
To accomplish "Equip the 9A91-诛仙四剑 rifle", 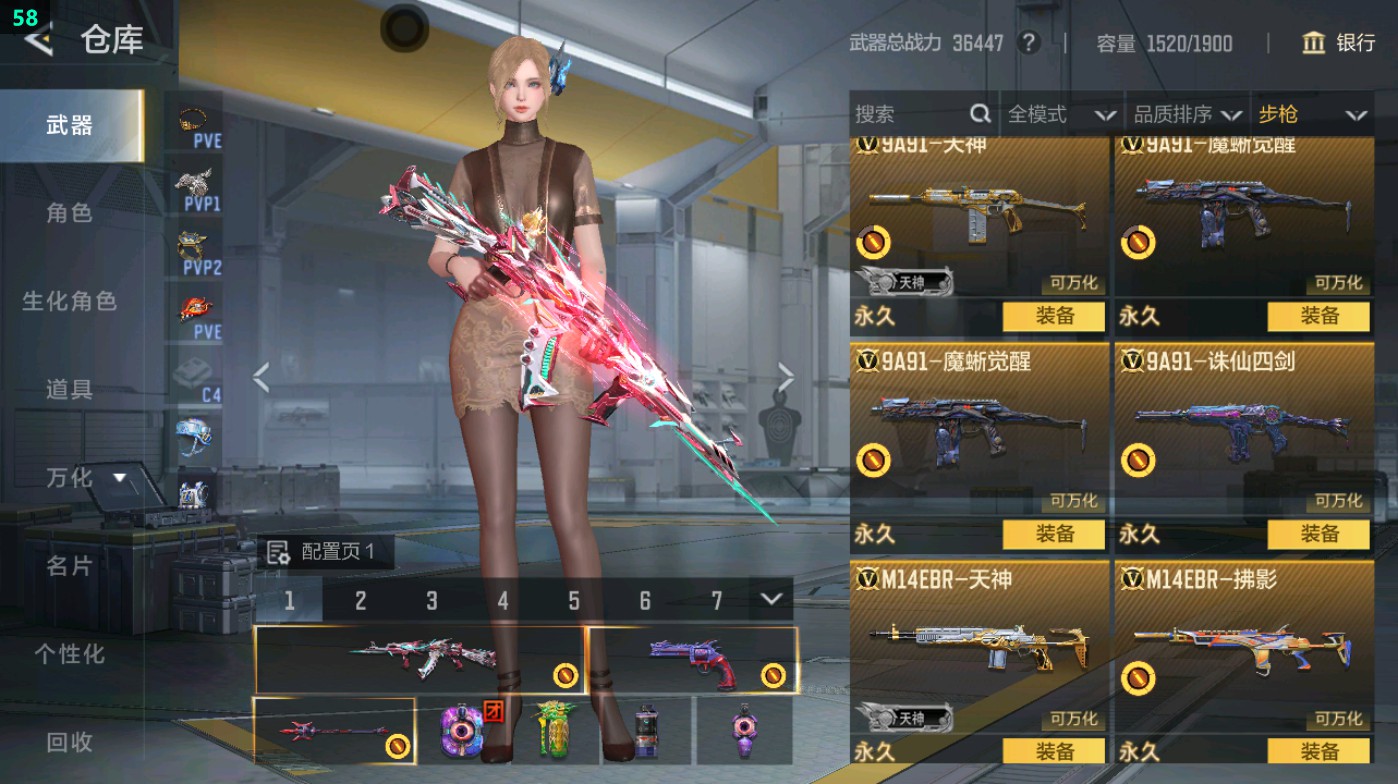I will (x=1318, y=534).
